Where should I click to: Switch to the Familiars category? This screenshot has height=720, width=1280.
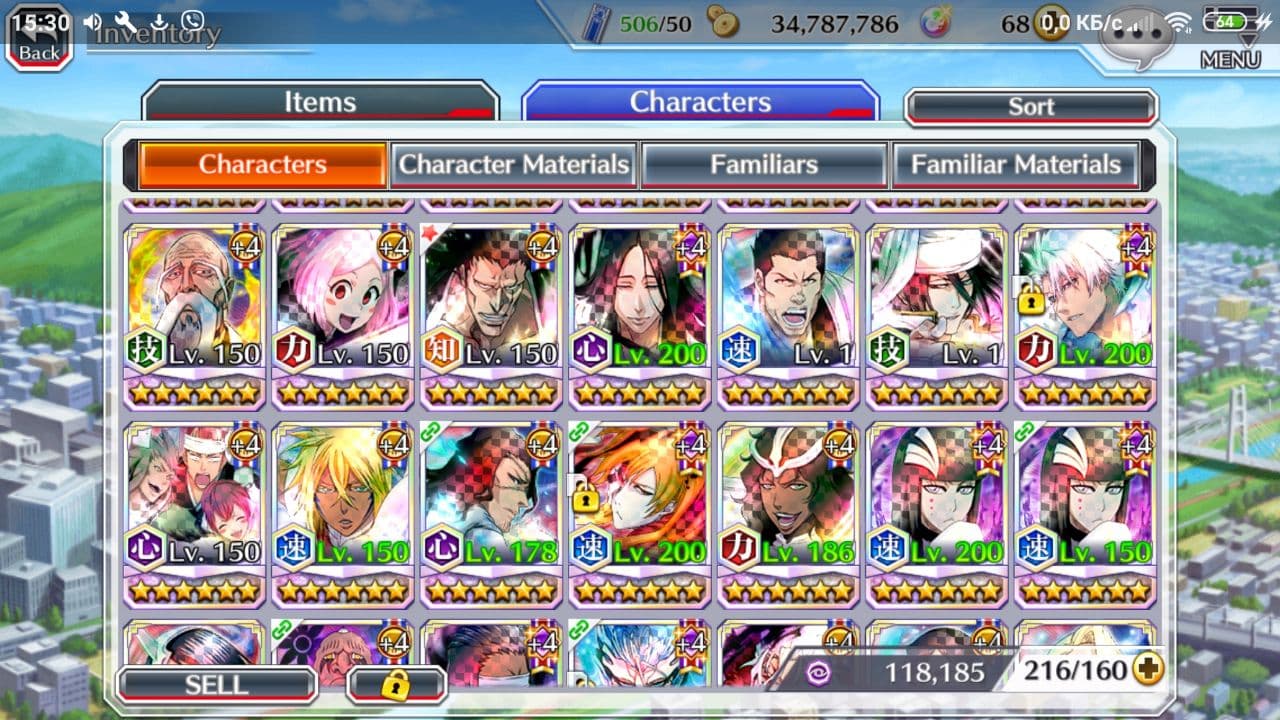764,165
